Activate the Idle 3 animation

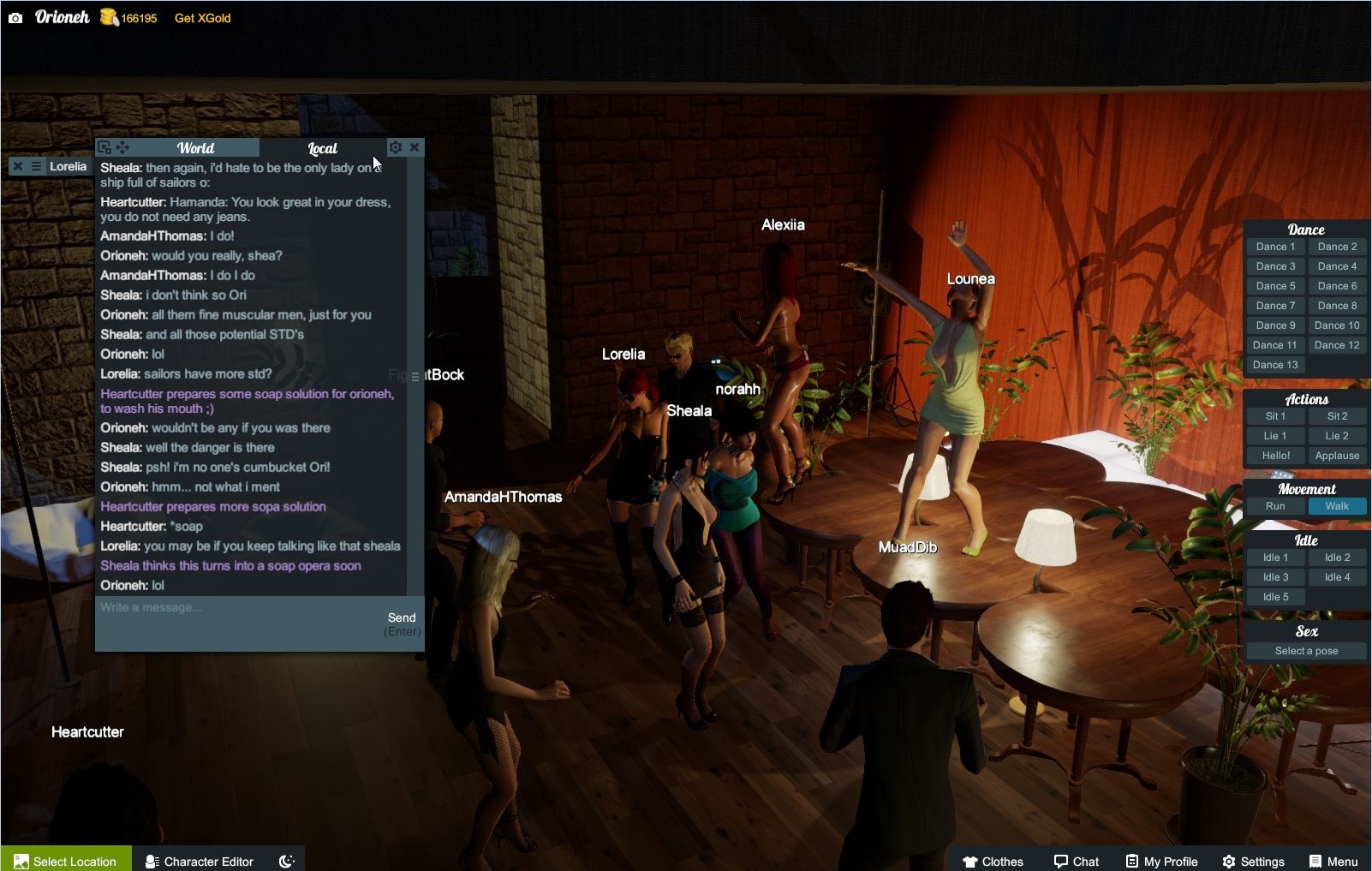point(1274,576)
